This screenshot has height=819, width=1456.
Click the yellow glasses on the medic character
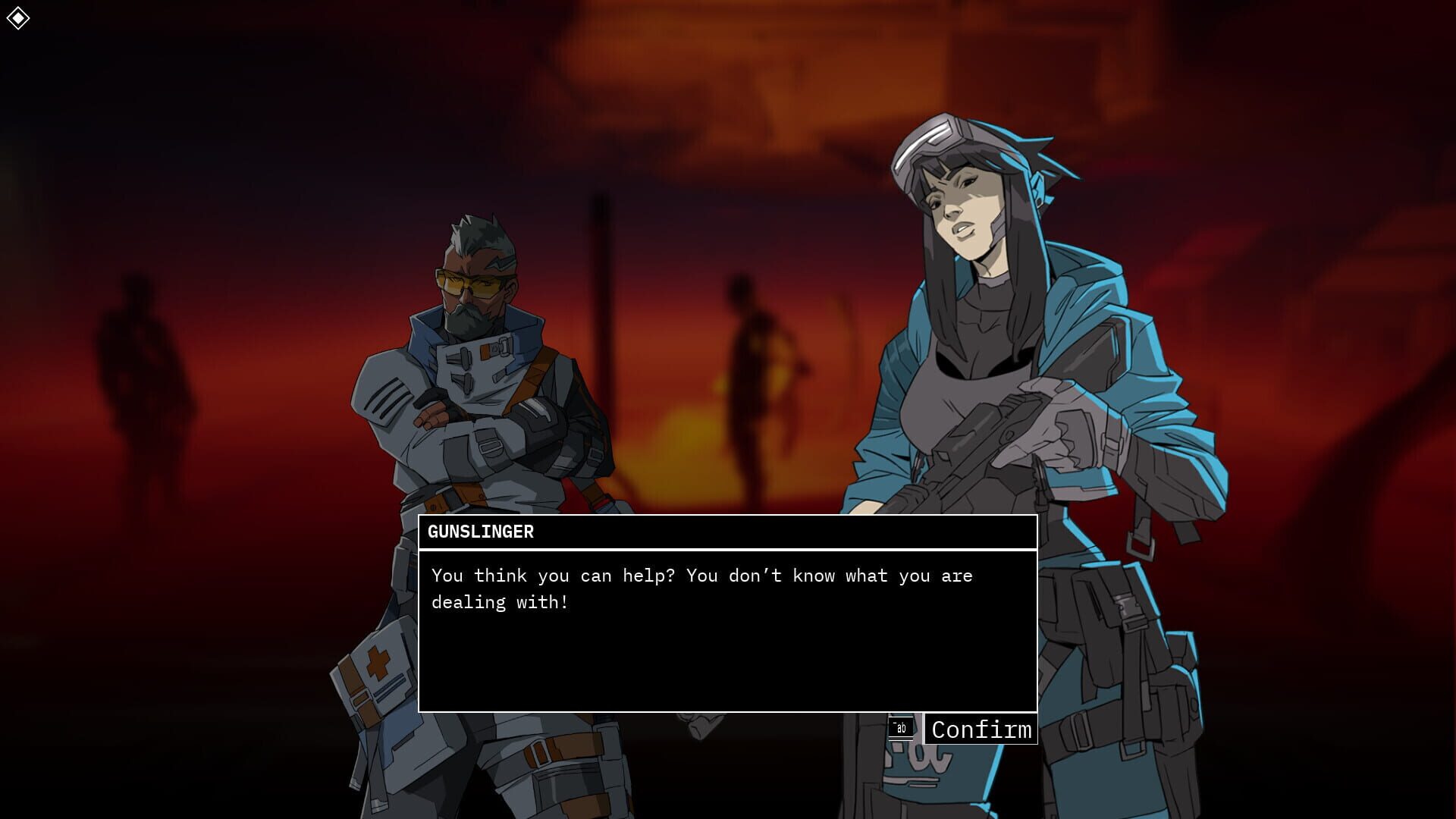click(466, 282)
